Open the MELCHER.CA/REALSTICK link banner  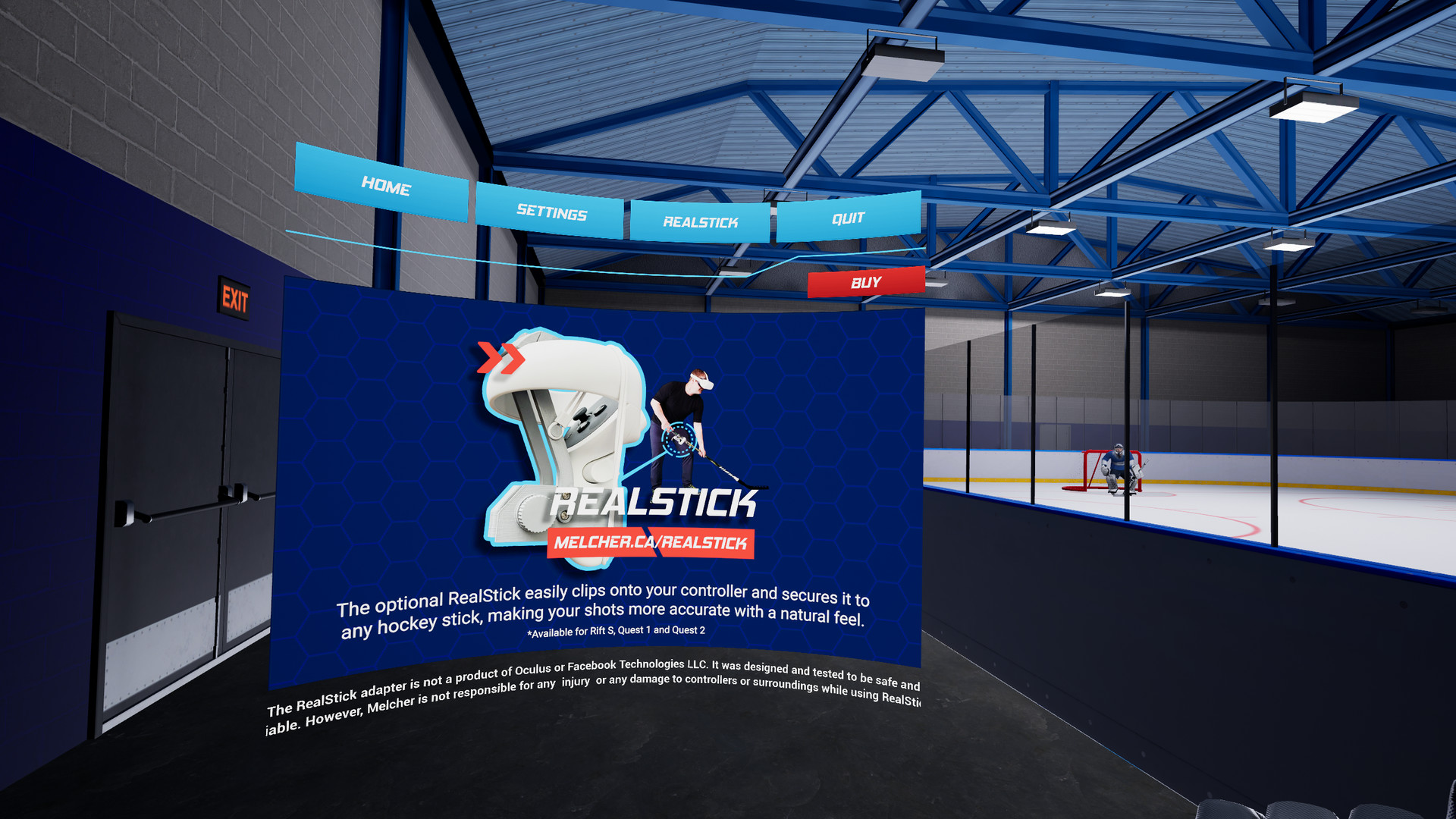click(649, 544)
